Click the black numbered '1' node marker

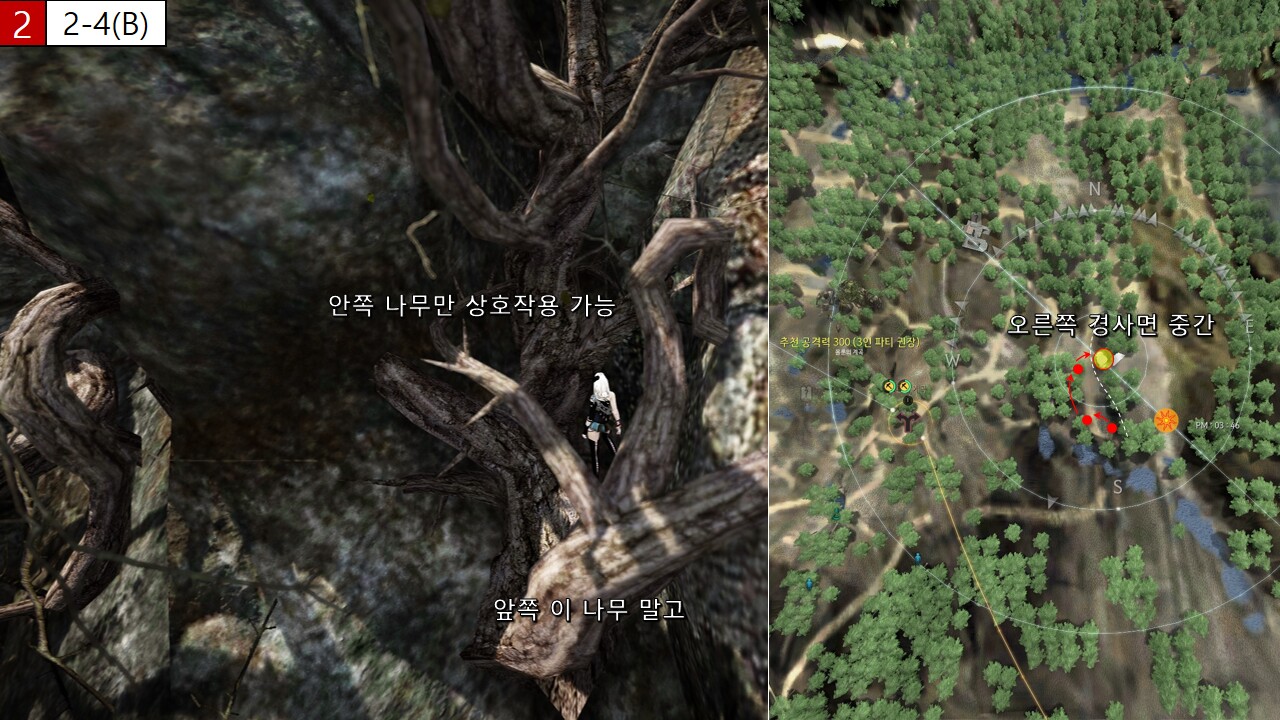click(907, 400)
